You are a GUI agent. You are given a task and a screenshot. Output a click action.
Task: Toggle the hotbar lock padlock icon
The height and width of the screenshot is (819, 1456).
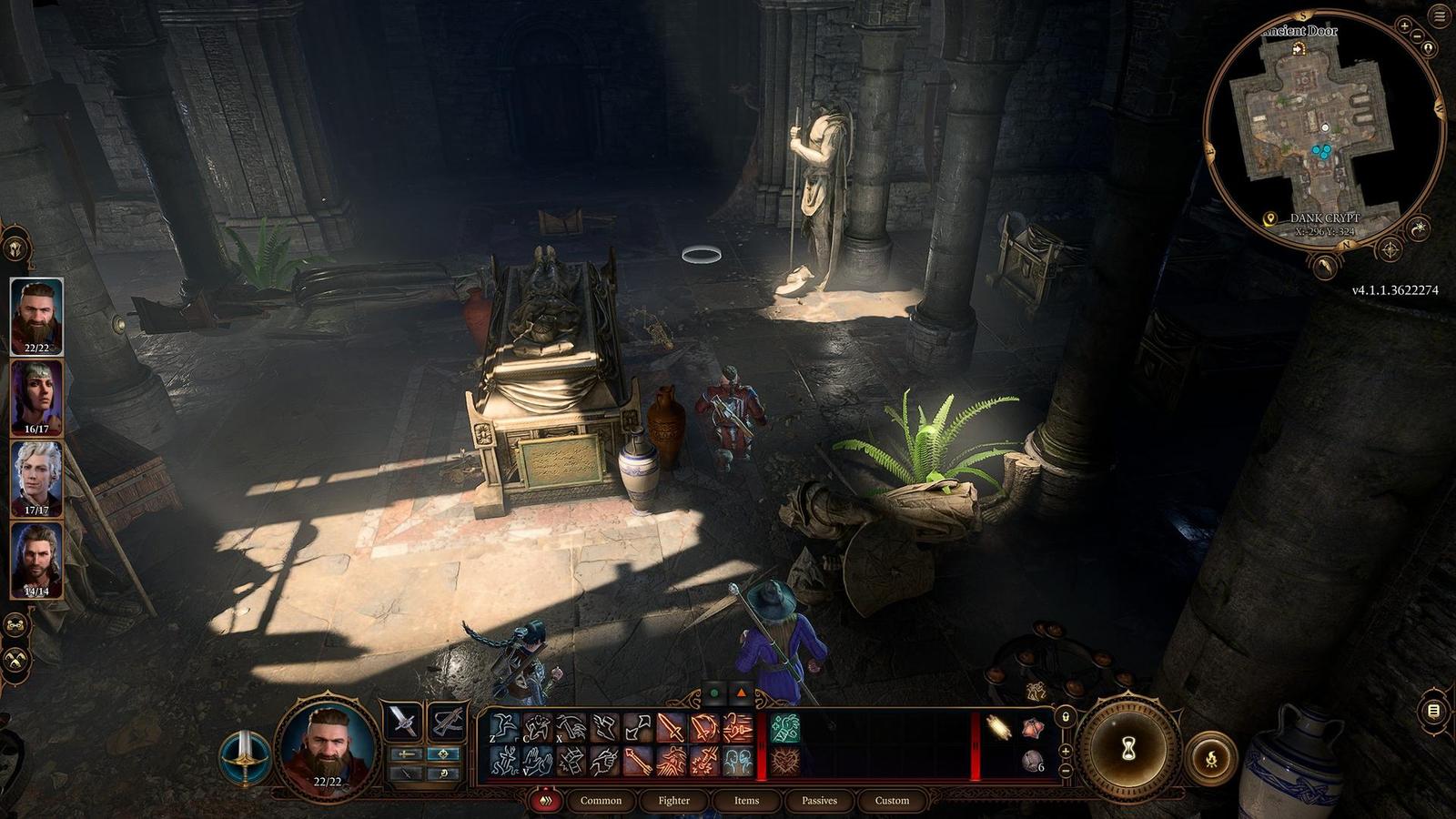[1066, 718]
